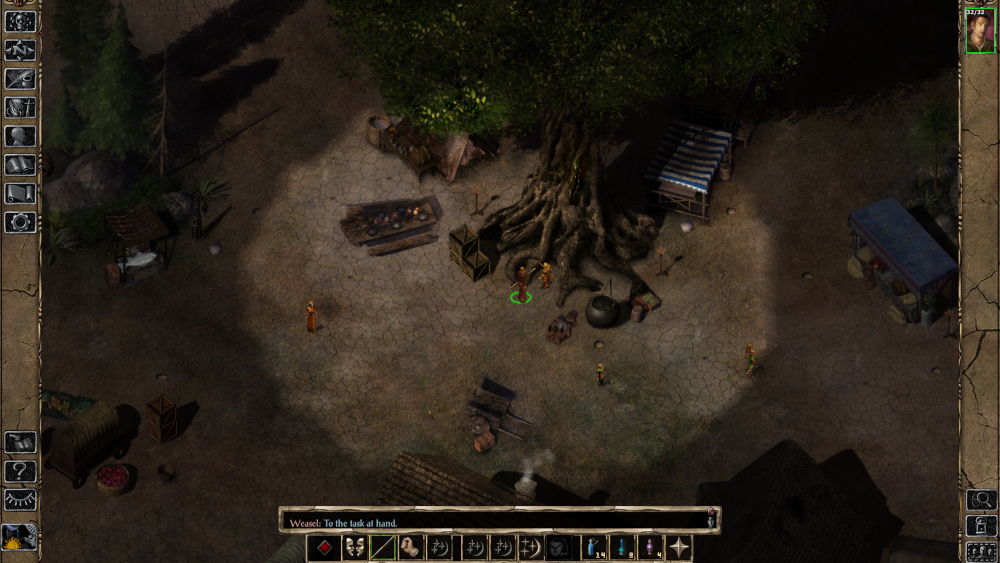Click the dialogue message log box

[495, 522]
